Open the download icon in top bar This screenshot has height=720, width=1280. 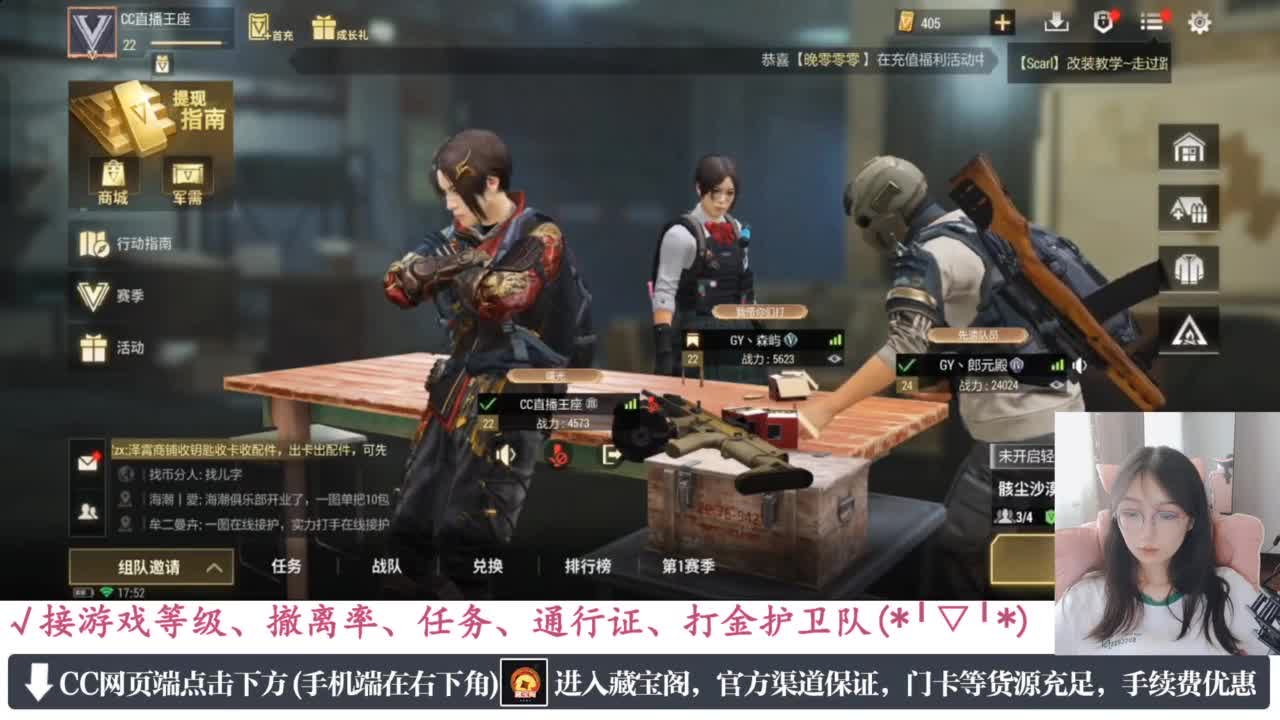[1056, 21]
